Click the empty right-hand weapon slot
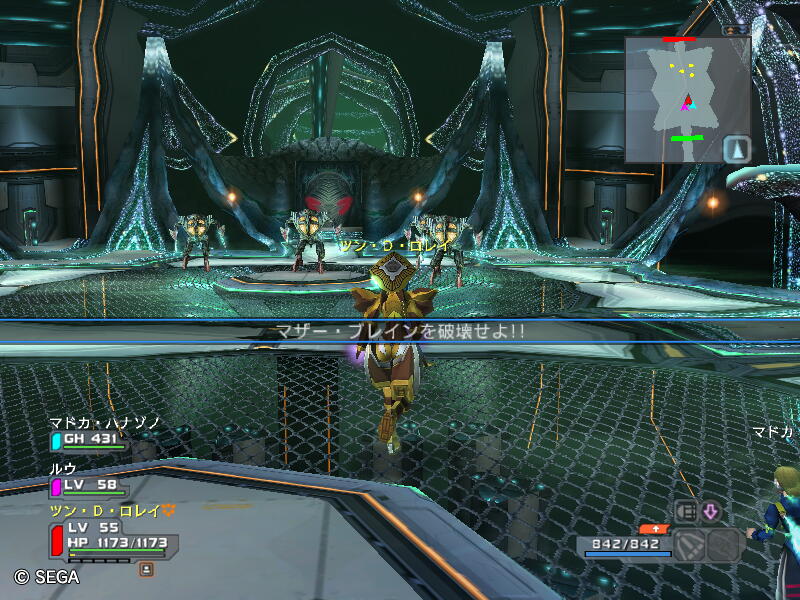The height and width of the screenshot is (600, 800). pyautogui.click(x=724, y=545)
